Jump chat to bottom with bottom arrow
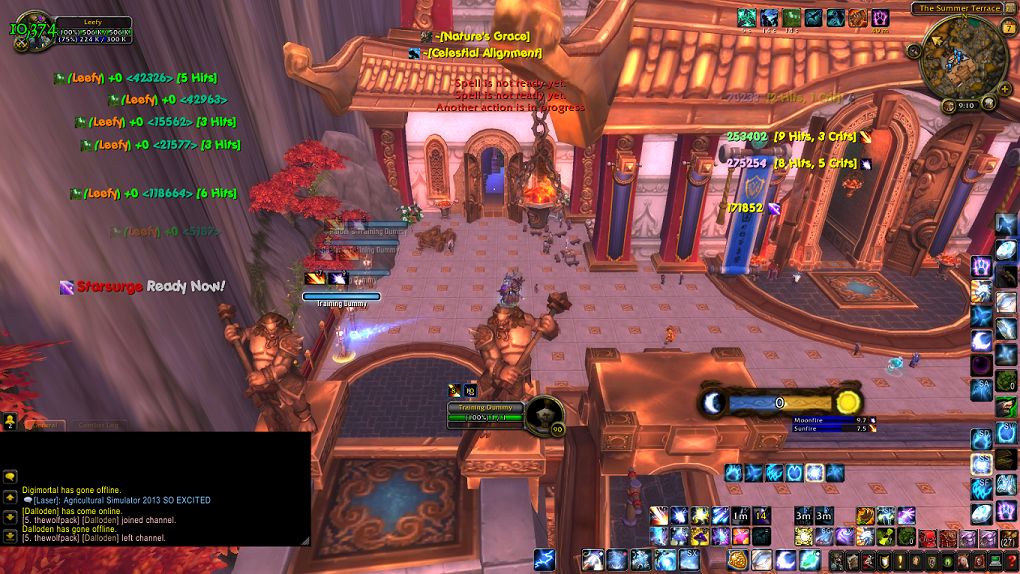 pyautogui.click(x=10, y=535)
